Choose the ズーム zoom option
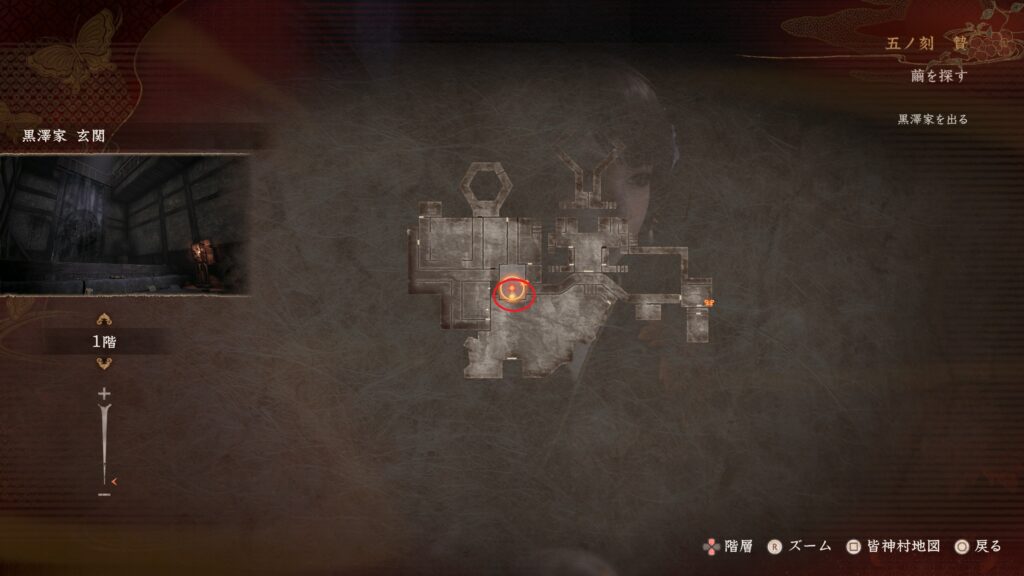The height and width of the screenshot is (576, 1024). (801, 546)
